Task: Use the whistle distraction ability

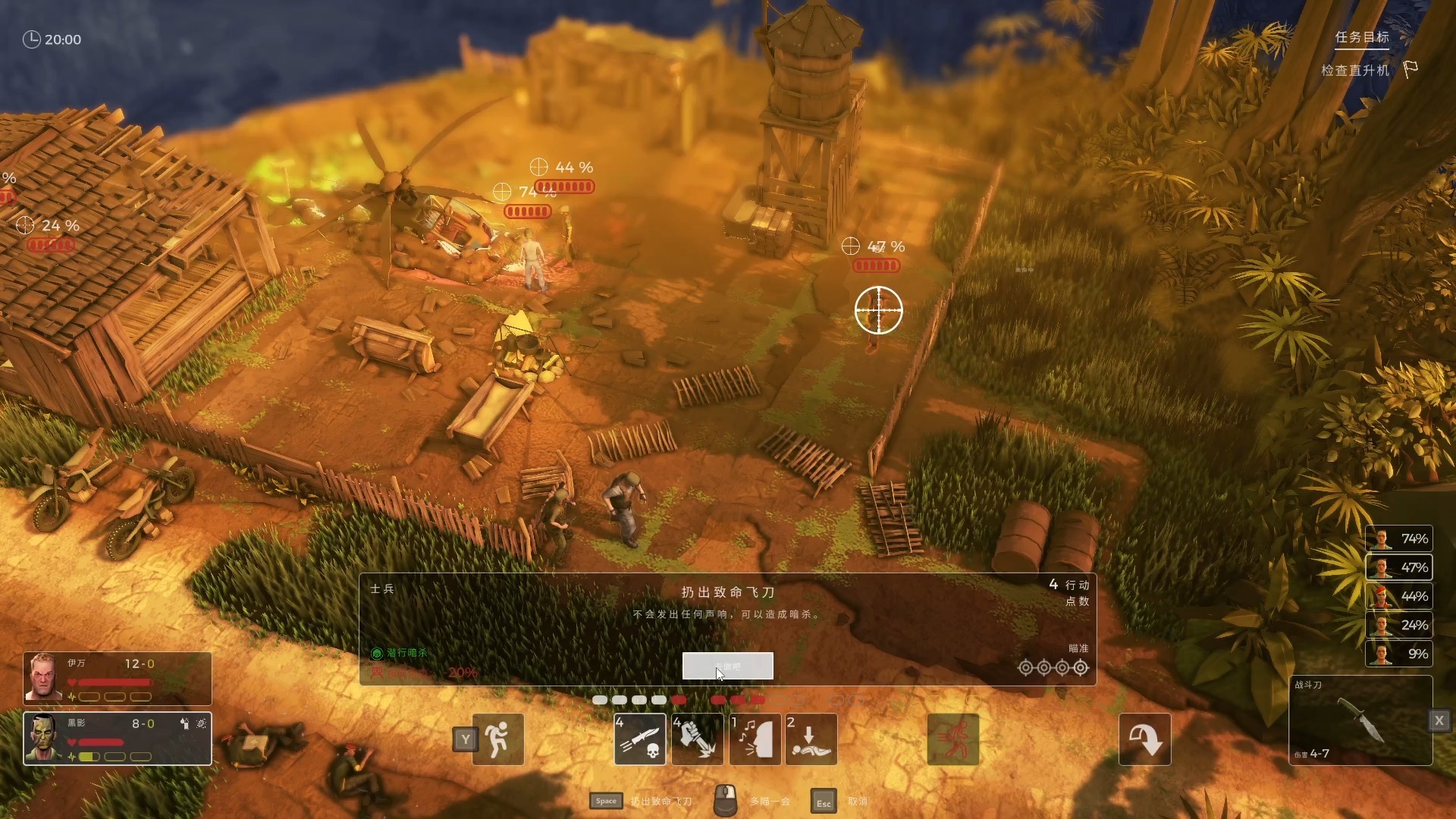Action: coord(755,739)
